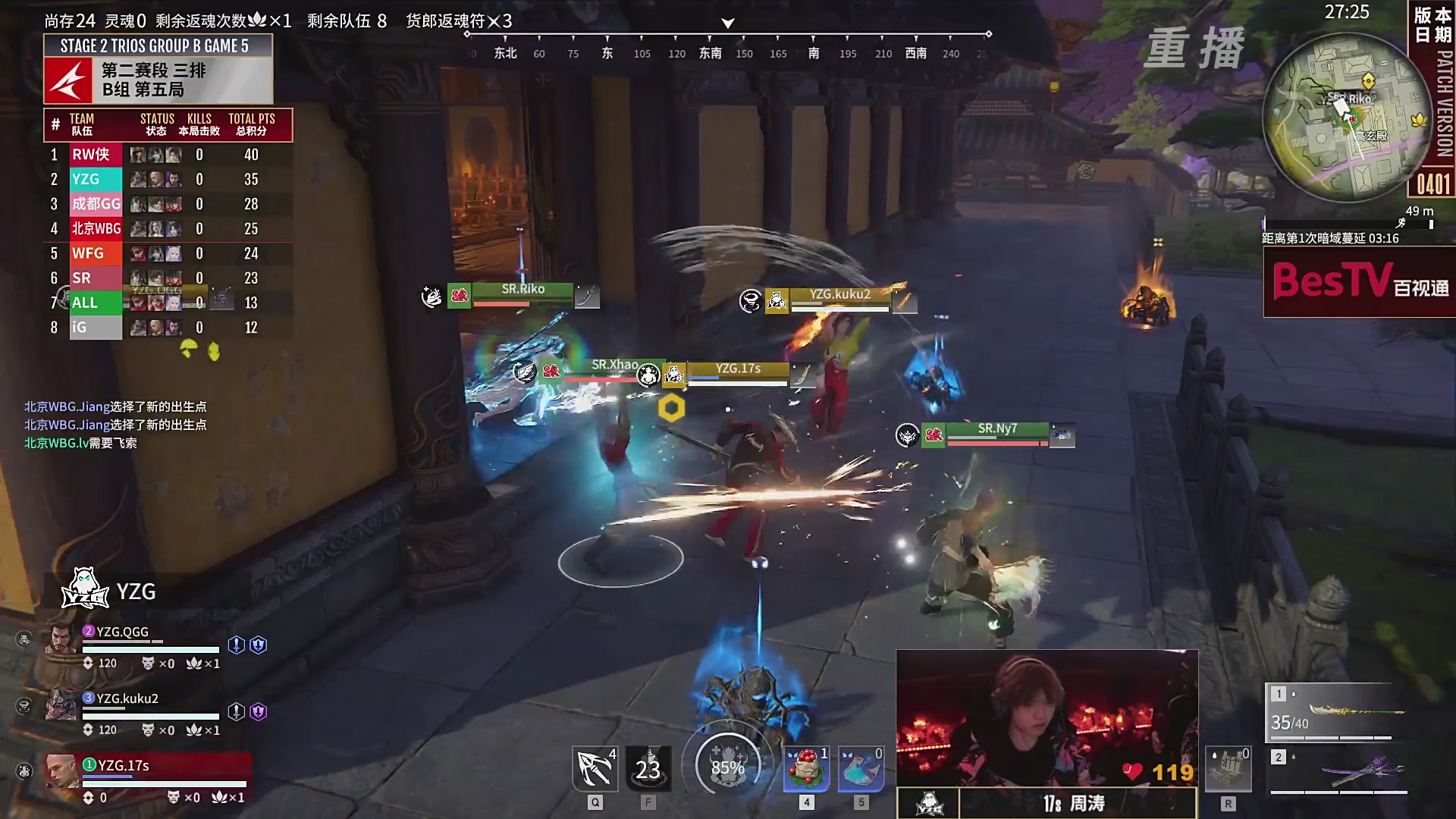This screenshot has width=1456, height=819.
Task: Open the armor kit icon next to R key
Action: [1230, 768]
